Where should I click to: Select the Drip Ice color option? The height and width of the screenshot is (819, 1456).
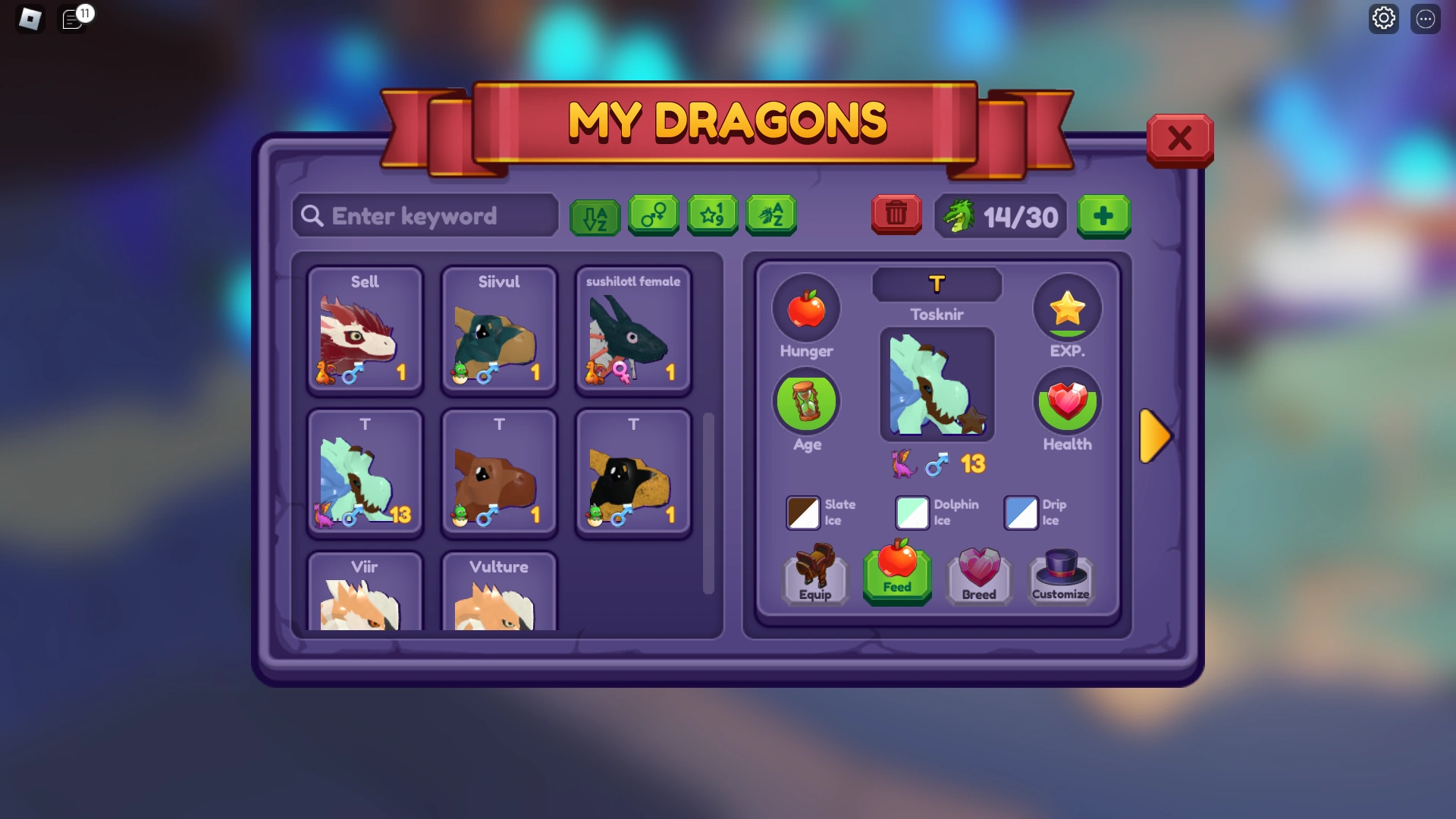[1021, 513]
